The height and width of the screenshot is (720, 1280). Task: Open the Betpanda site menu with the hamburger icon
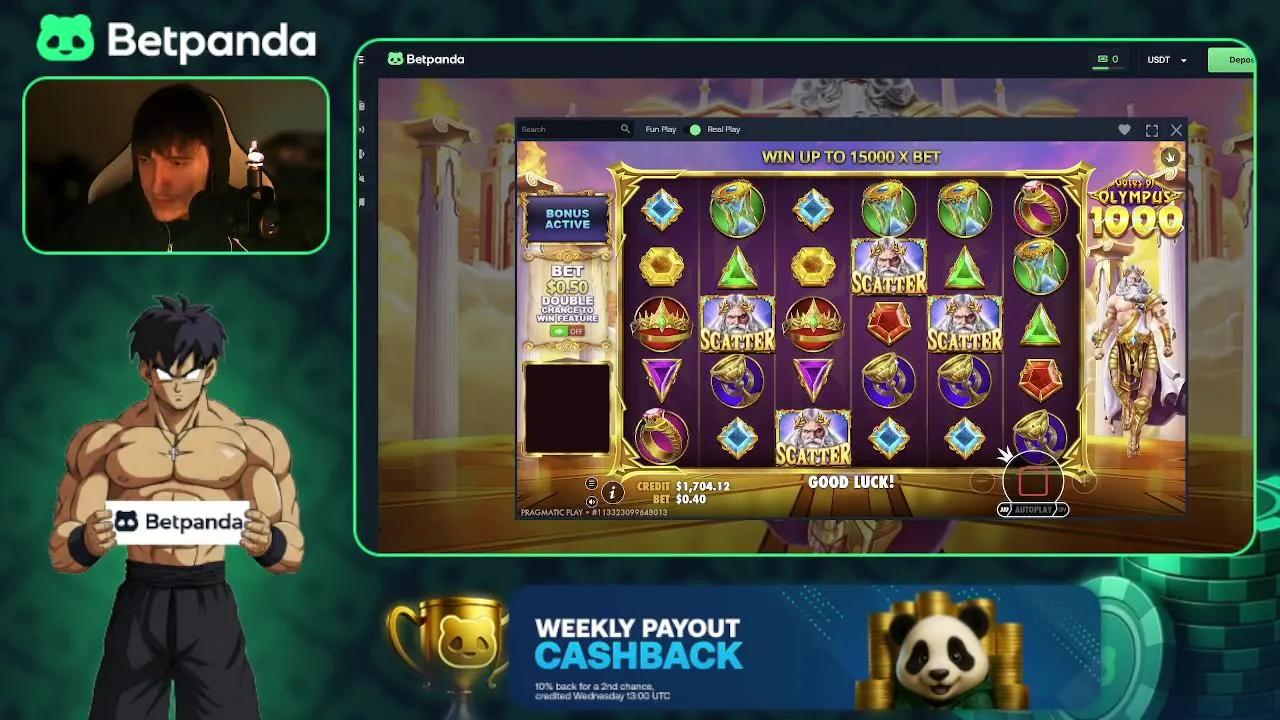[361, 59]
